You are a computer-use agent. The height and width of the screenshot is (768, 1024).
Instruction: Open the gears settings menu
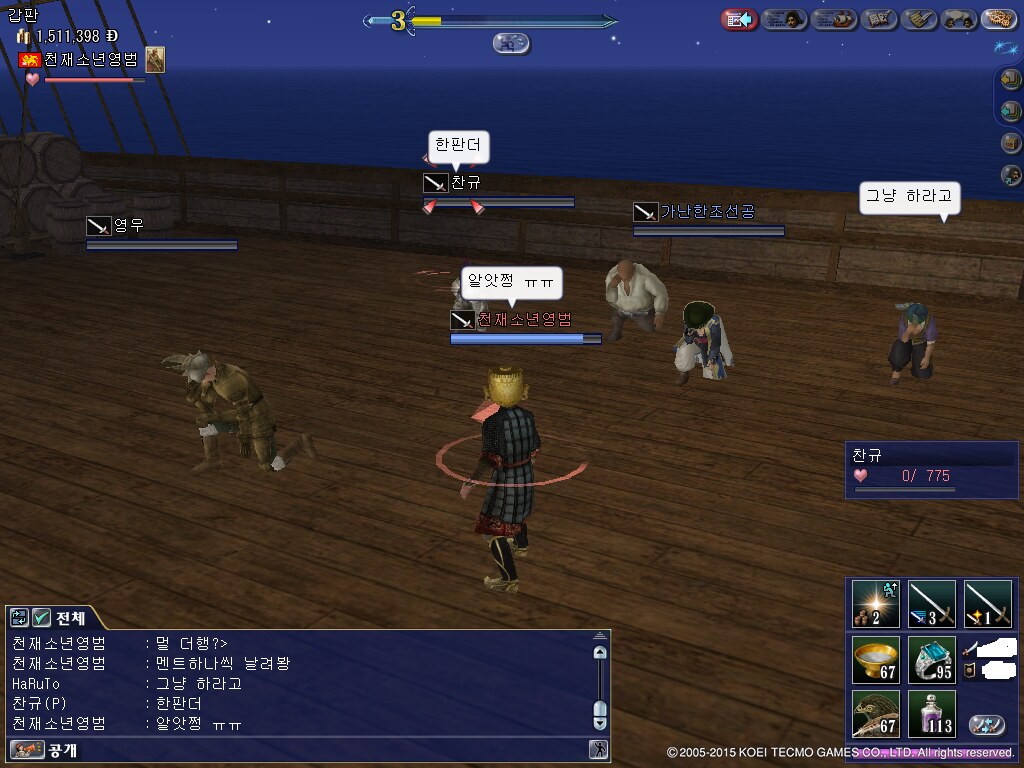(999, 19)
